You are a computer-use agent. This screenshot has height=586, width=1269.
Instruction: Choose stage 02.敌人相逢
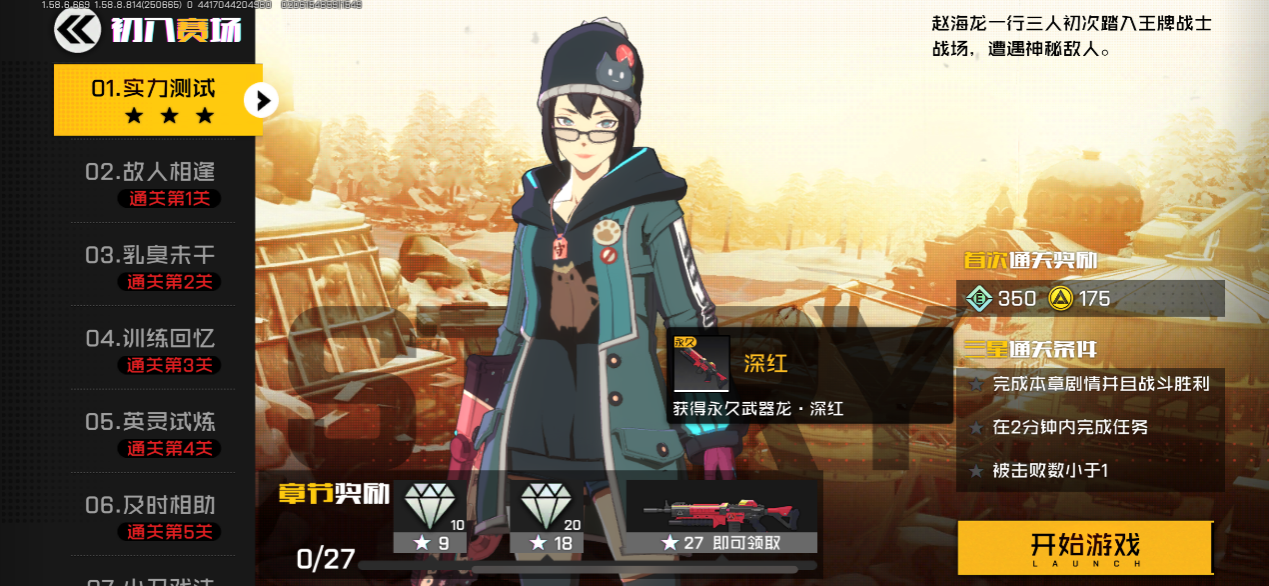click(x=150, y=183)
